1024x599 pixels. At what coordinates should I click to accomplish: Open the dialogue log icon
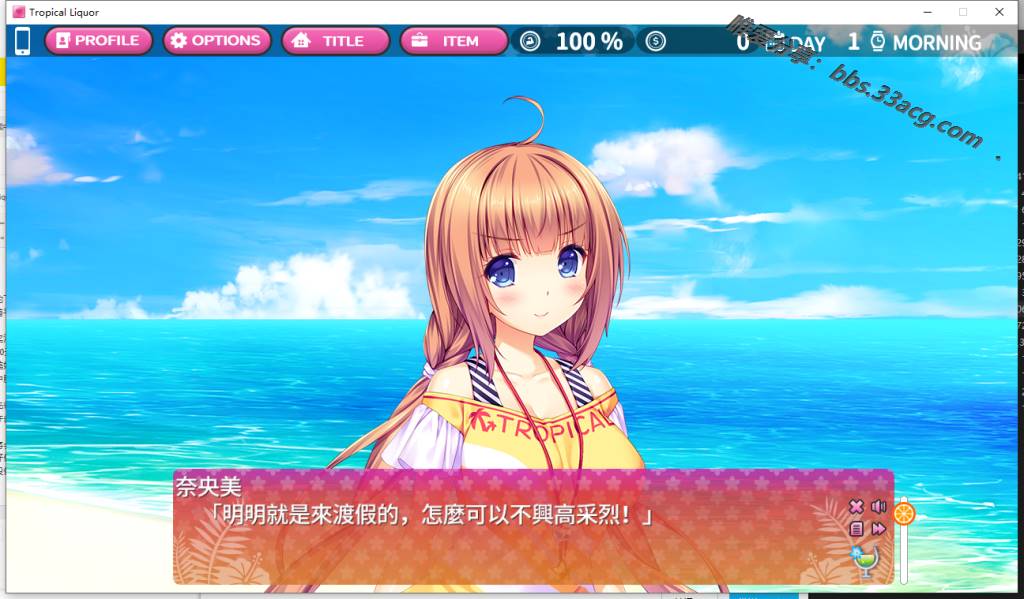[x=856, y=529]
